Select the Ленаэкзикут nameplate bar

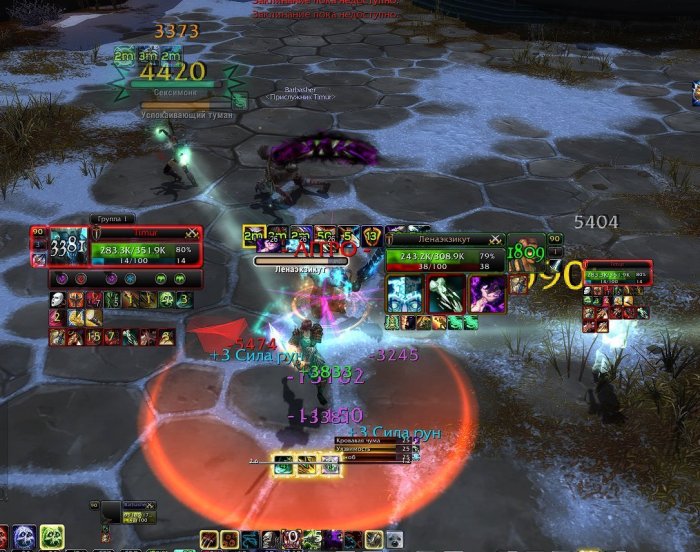point(300,261)
